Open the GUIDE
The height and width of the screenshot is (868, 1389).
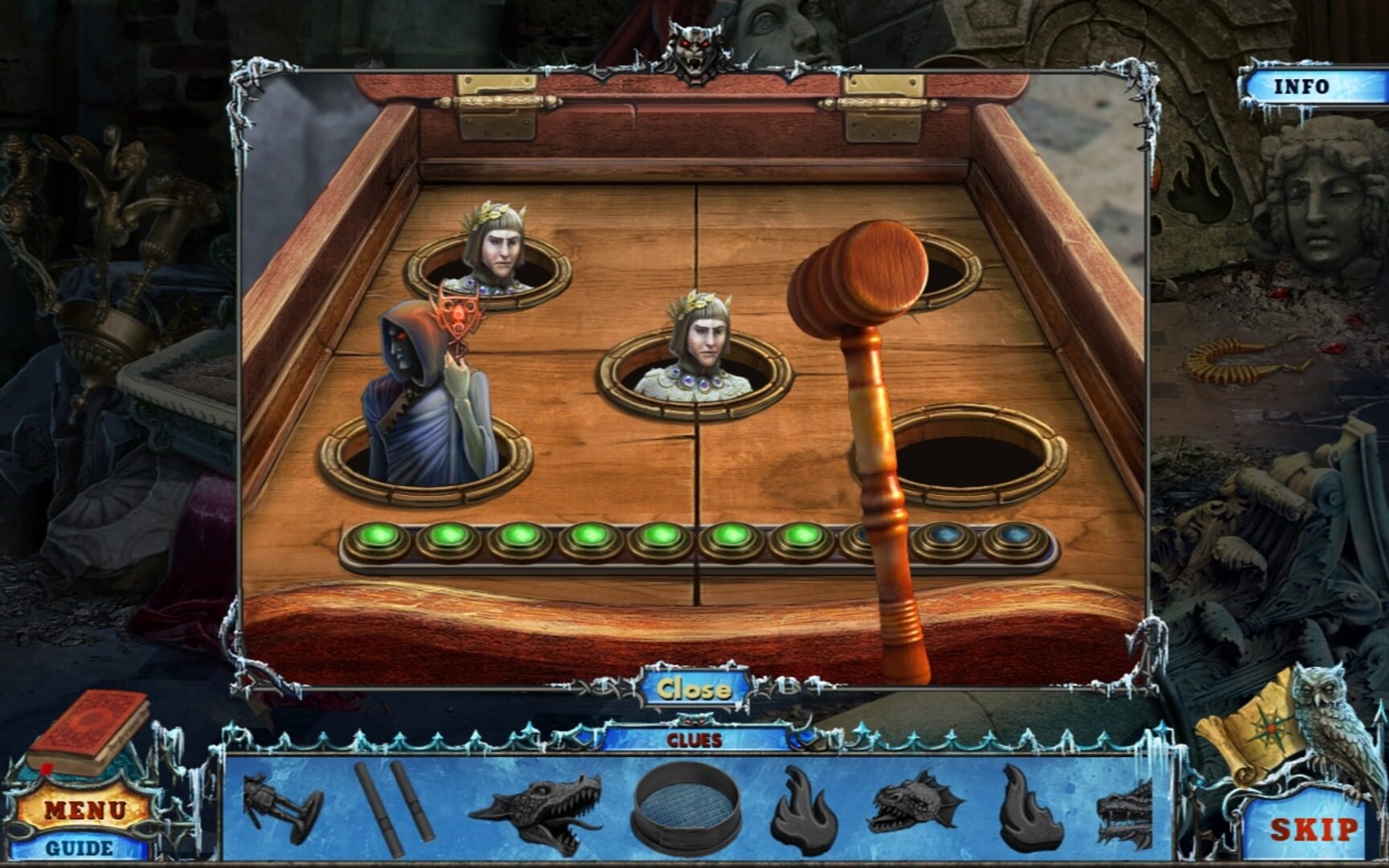81,846
